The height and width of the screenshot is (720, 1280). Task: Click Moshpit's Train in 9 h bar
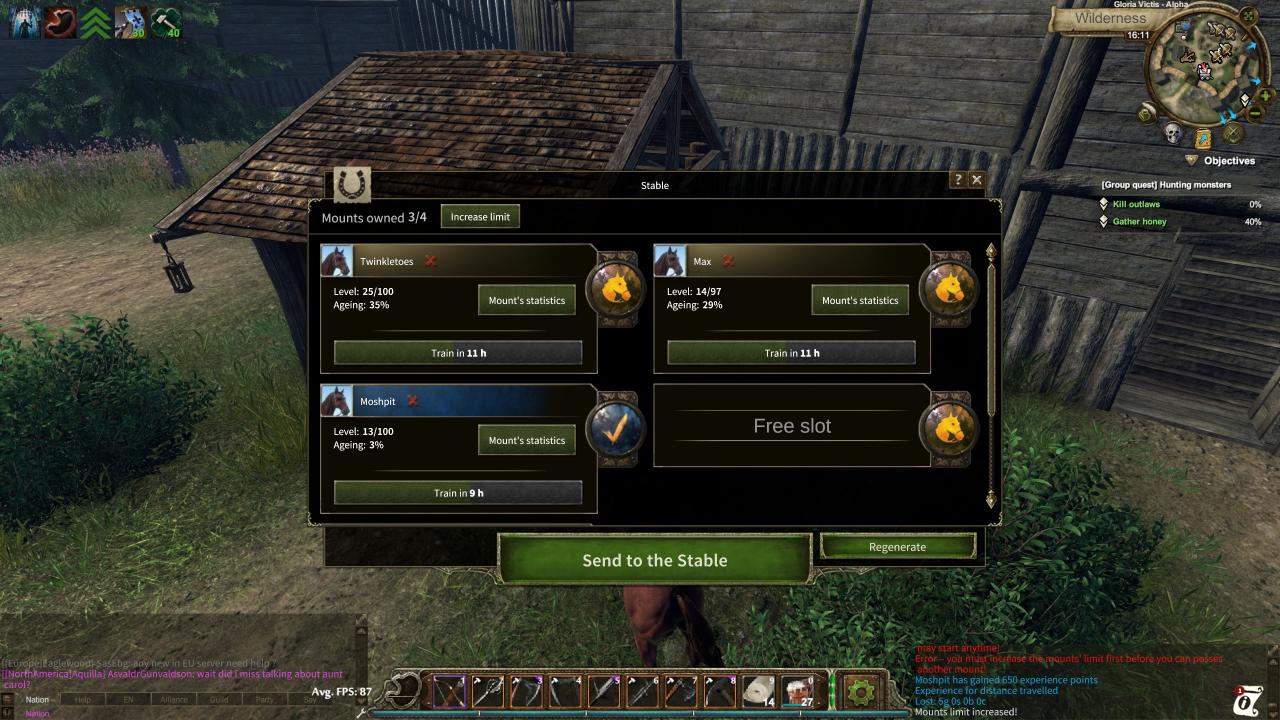(x=458, y=493)
